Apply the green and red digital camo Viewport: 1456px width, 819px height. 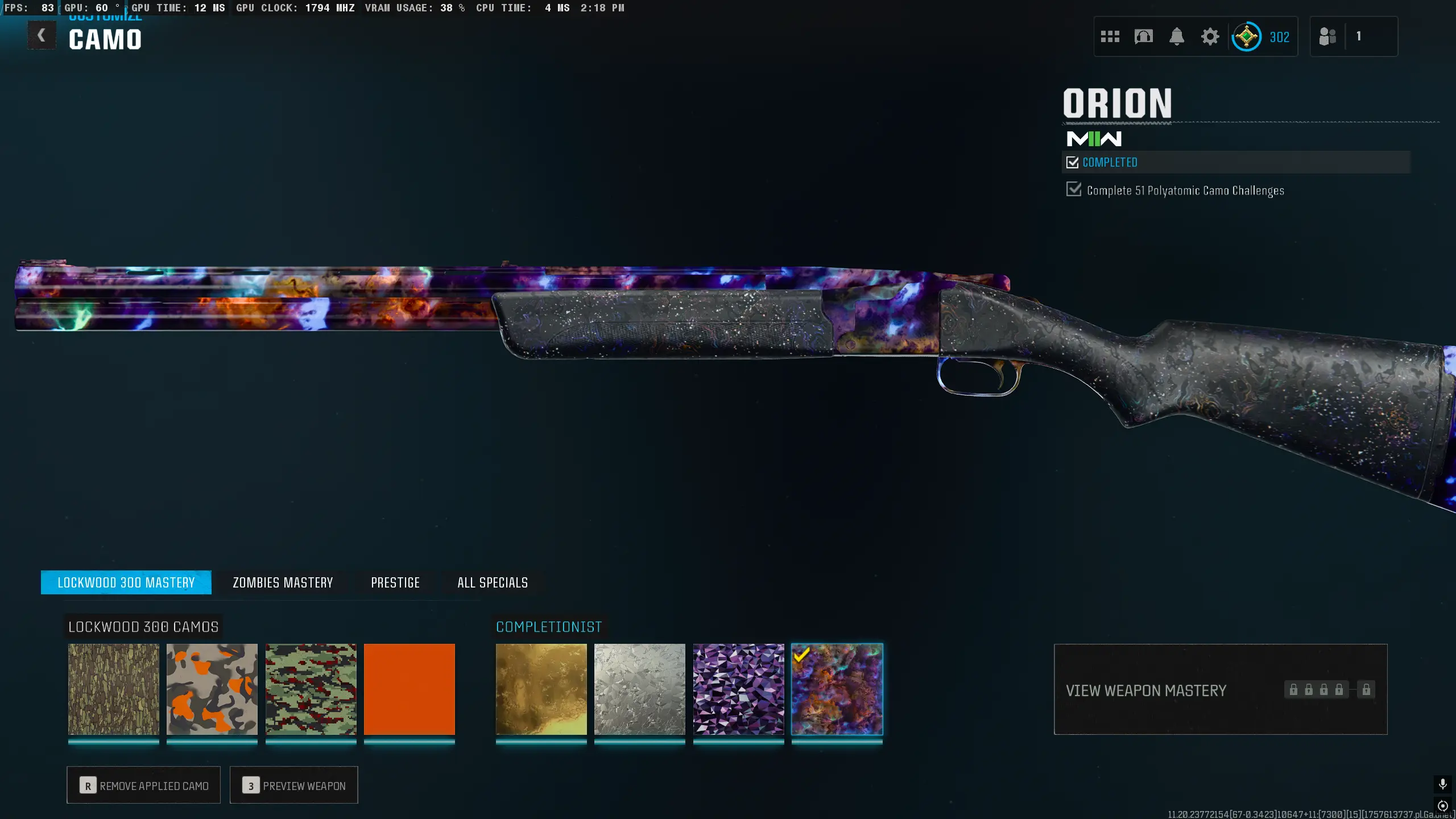click(x=311, y=689)
